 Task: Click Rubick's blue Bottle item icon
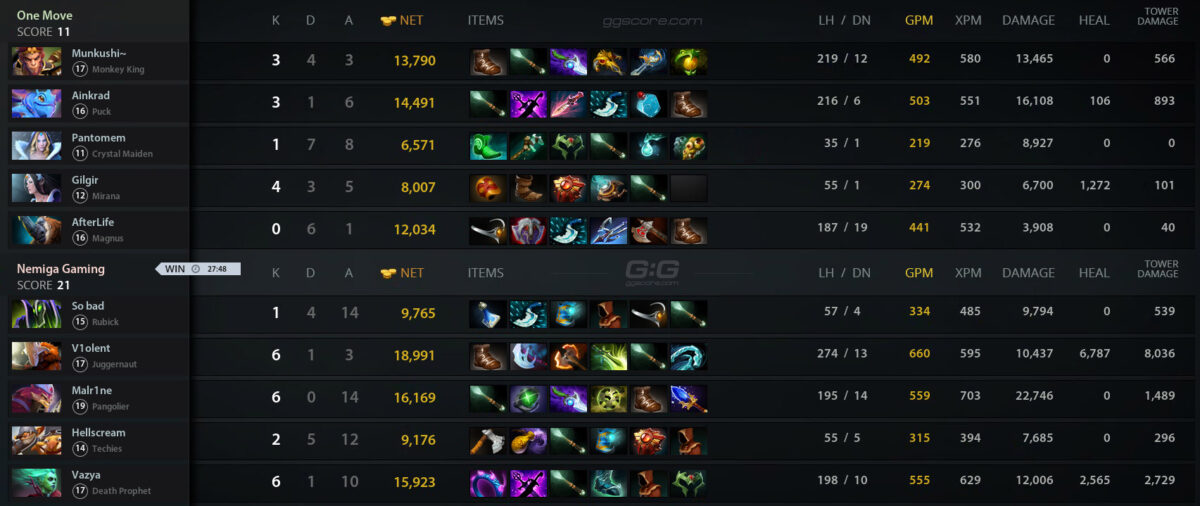(488, 314)
